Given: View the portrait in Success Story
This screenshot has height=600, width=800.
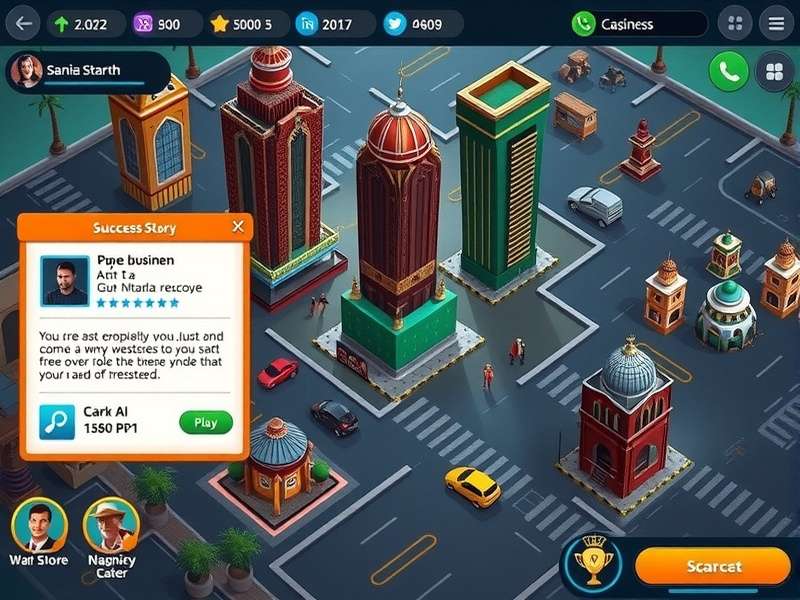Looking at the screenshot, I should (x=65, y=281).
